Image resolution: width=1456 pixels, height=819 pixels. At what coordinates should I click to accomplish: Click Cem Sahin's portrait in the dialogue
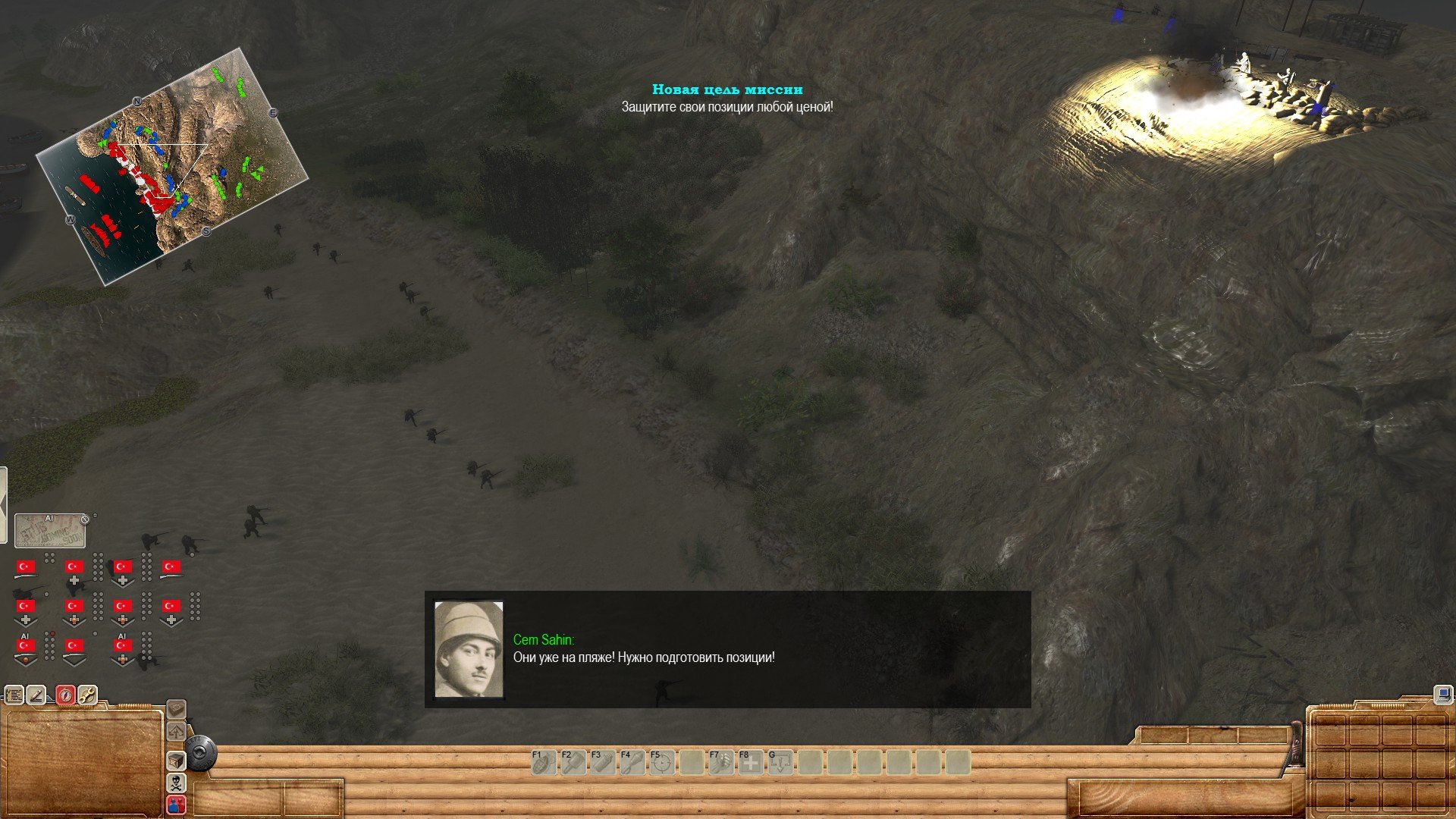click(x=469, y=649)
